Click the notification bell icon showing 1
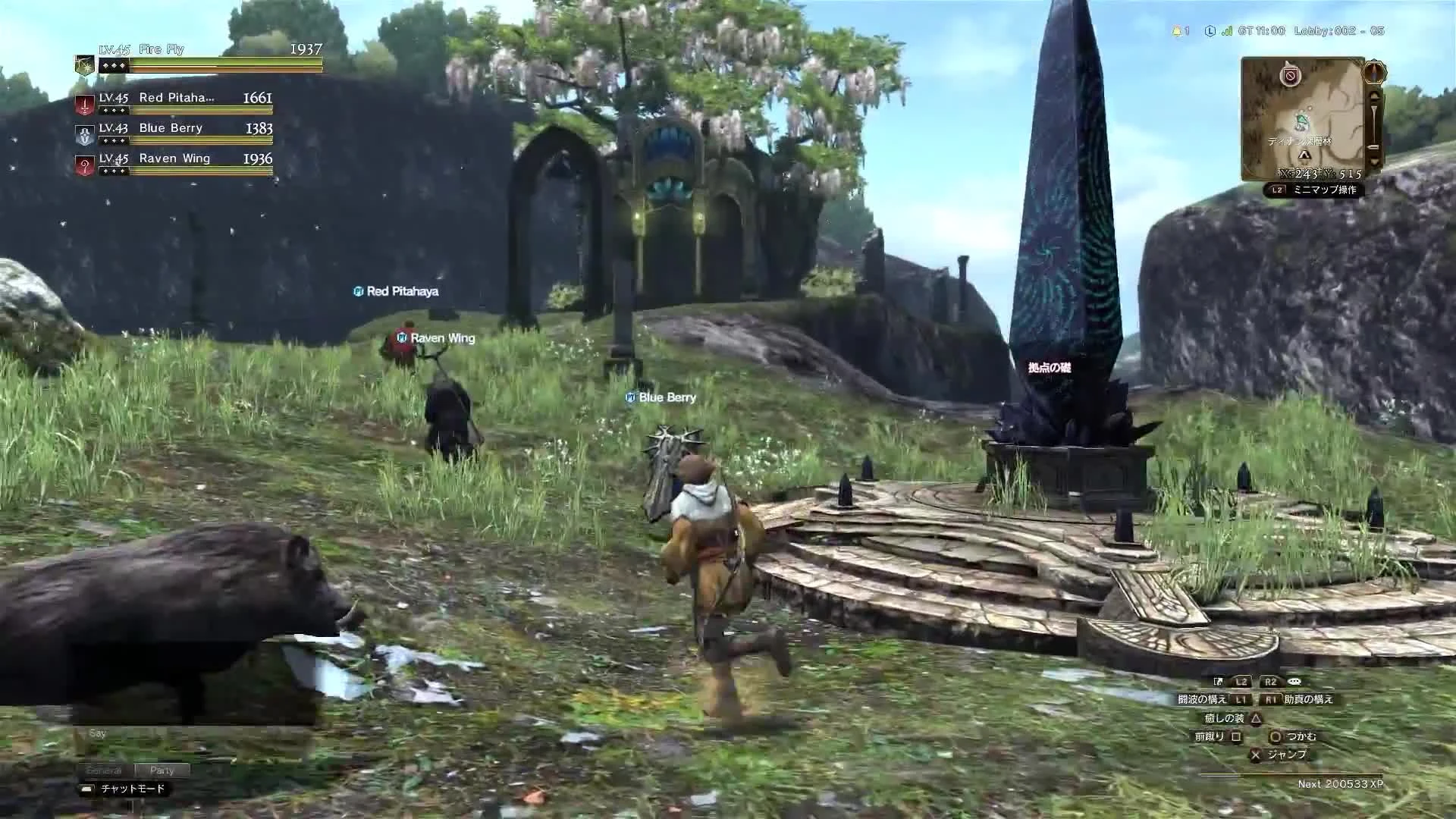Image resolution: width=1456 pixels, height=819 pixels. tap(1178, 31)
